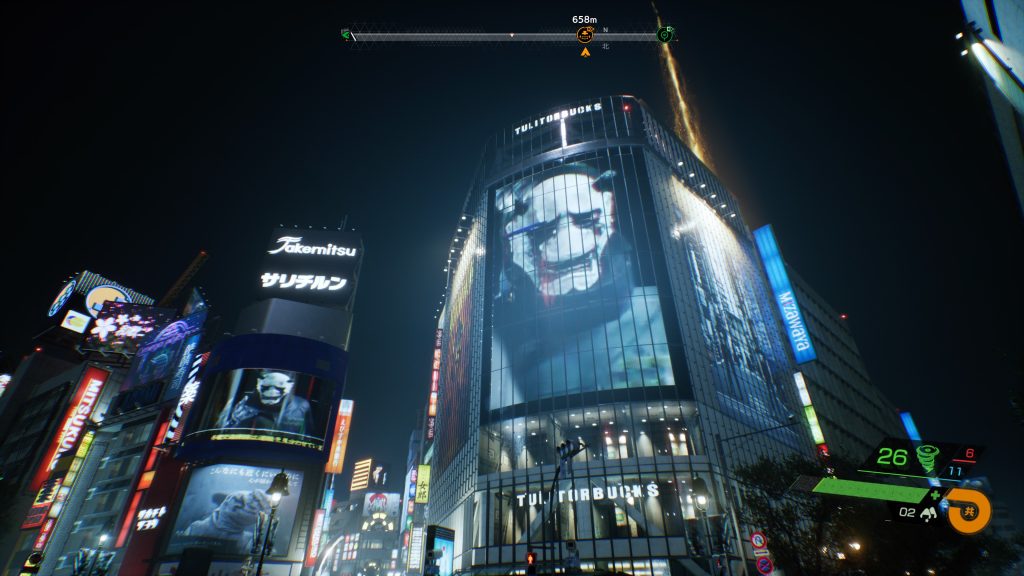The image size is (1024, 576).
Task: Click the green healing plus icon
Action: (936, 493)
